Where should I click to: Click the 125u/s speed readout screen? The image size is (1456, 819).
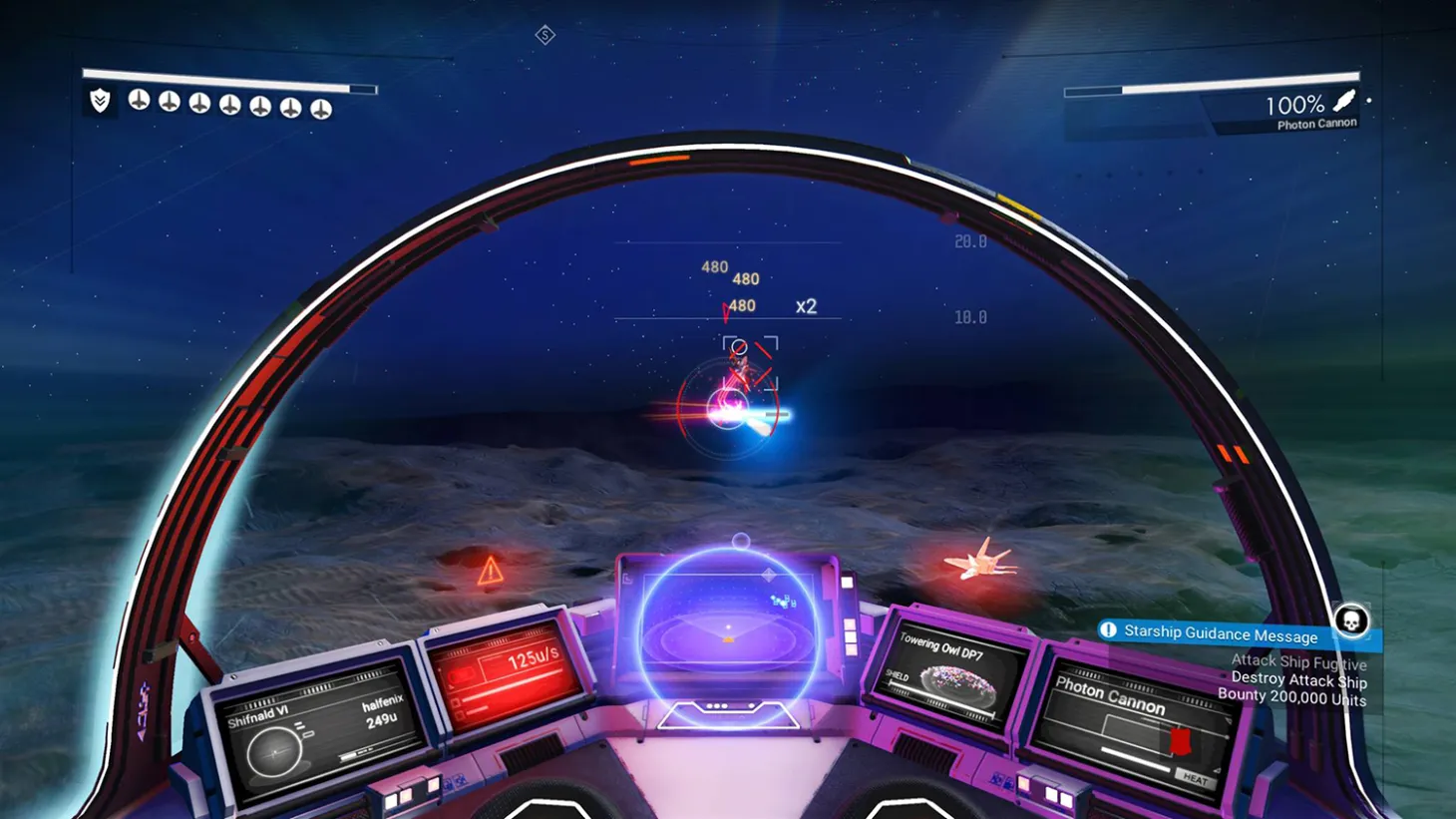535,658
